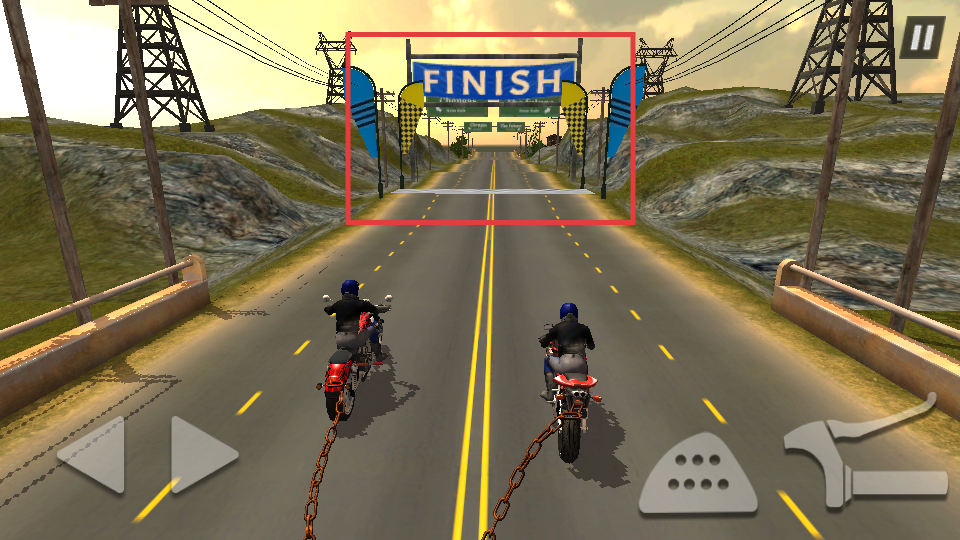The height and width of the screenshot is (540, 960).
Task: Steer right with the right arrow
Action: [x=203, y=455]
